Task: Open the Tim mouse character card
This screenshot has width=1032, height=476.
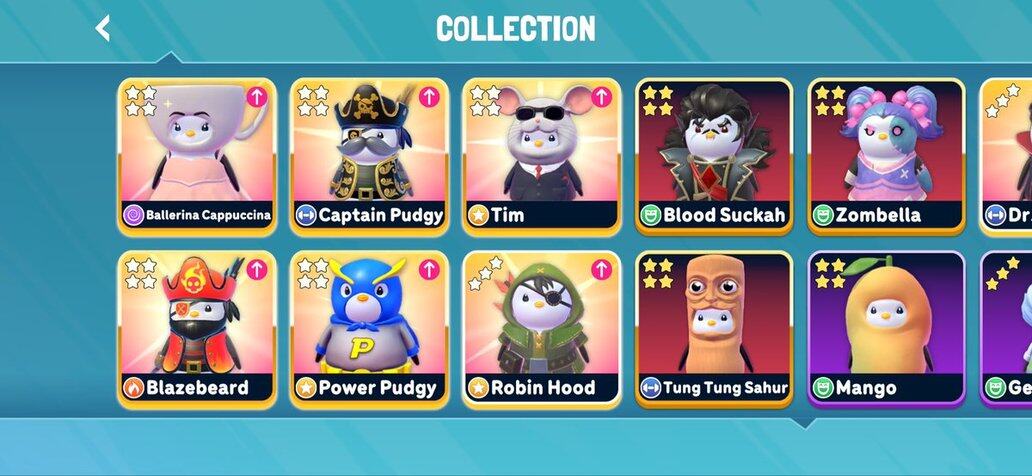Action: coord(541,156)
